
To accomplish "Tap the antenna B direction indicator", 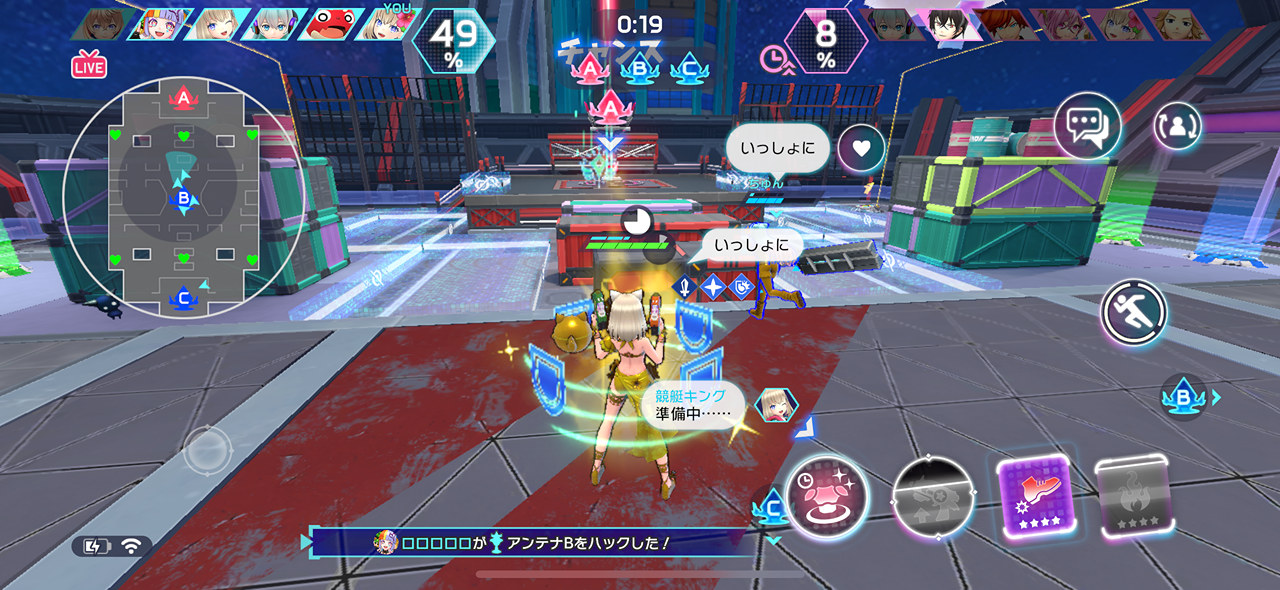I will tap(1184, 397).
